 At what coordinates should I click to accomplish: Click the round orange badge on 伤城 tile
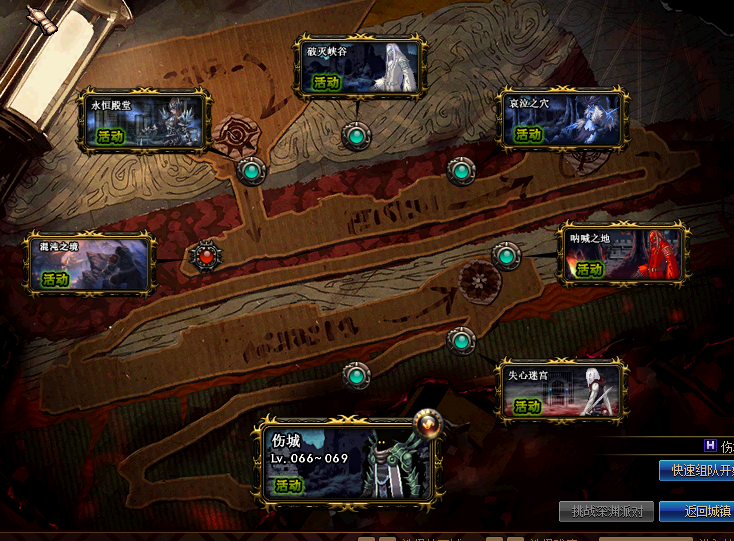click(428, 424)
